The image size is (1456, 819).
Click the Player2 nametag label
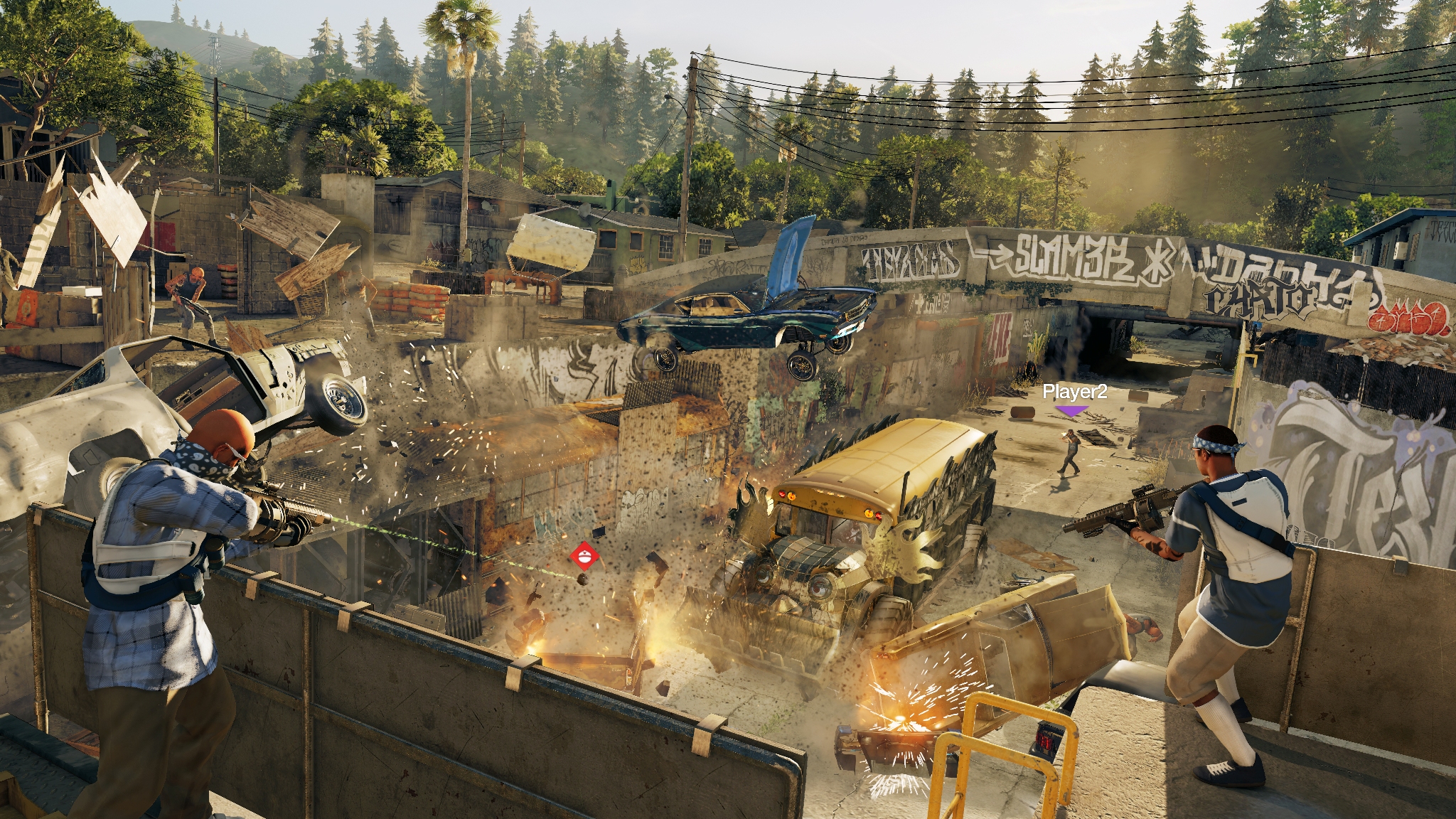pos(1076,392)
